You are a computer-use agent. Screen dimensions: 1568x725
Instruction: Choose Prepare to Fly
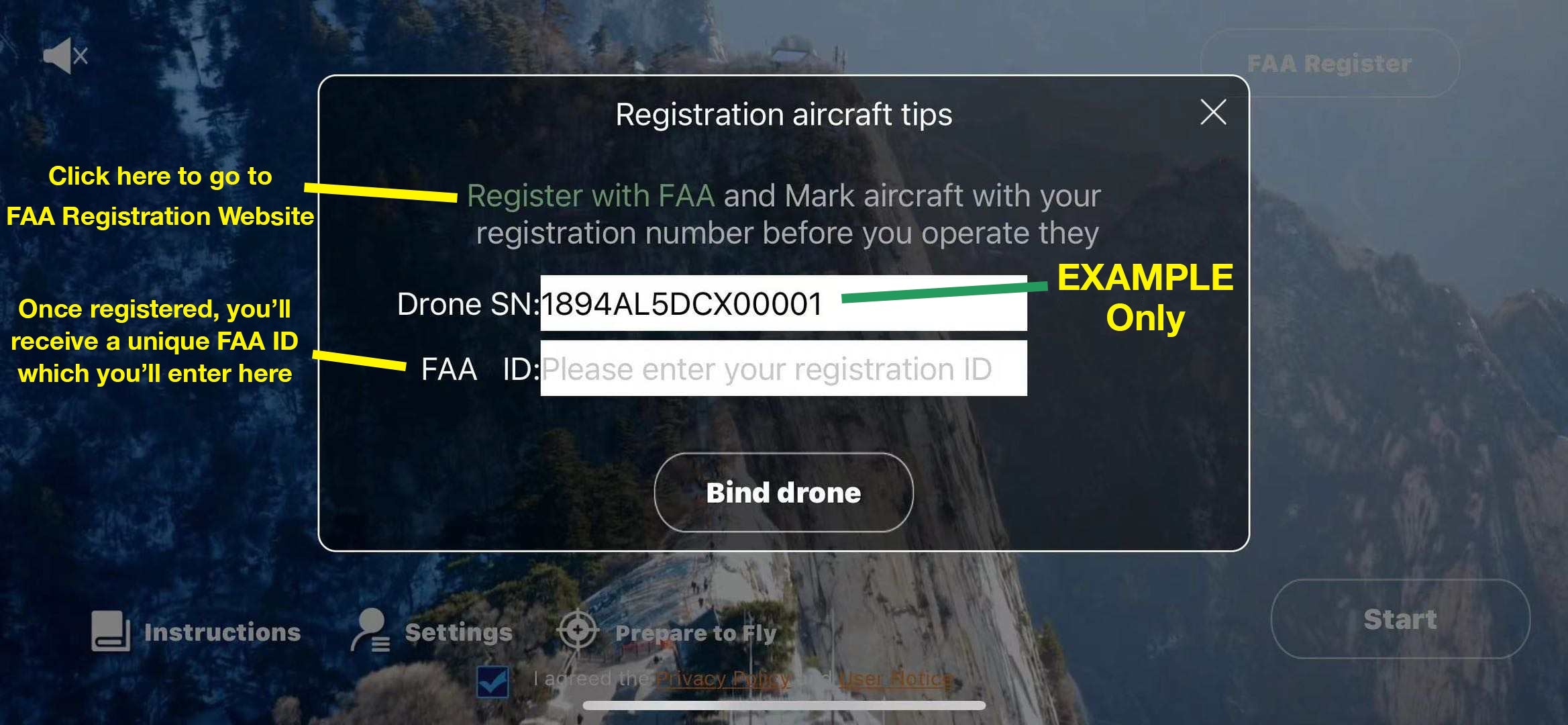[668, 632]
